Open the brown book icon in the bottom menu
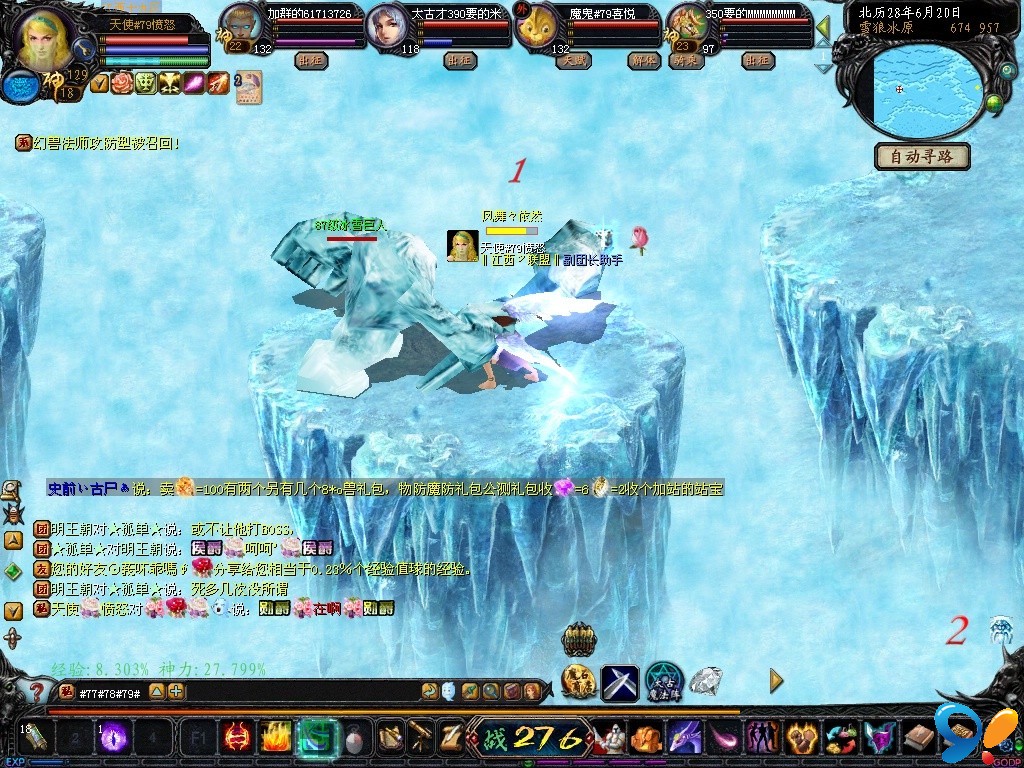Image resolution: width=1024 pixels, height=768 pixels. coord(919,739)
